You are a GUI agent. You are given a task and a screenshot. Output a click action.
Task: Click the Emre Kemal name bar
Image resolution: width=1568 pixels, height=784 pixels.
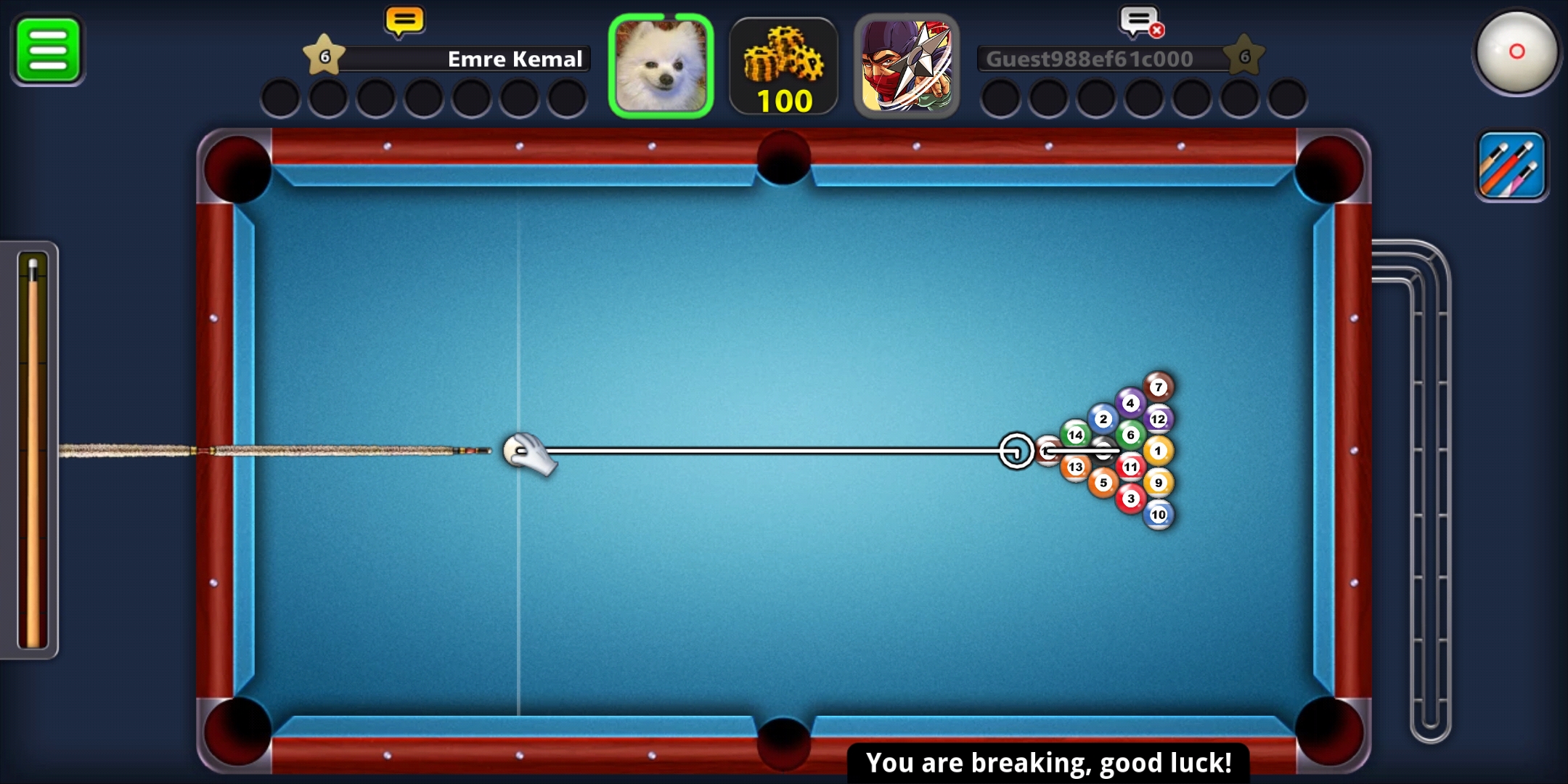click(465, 59)
